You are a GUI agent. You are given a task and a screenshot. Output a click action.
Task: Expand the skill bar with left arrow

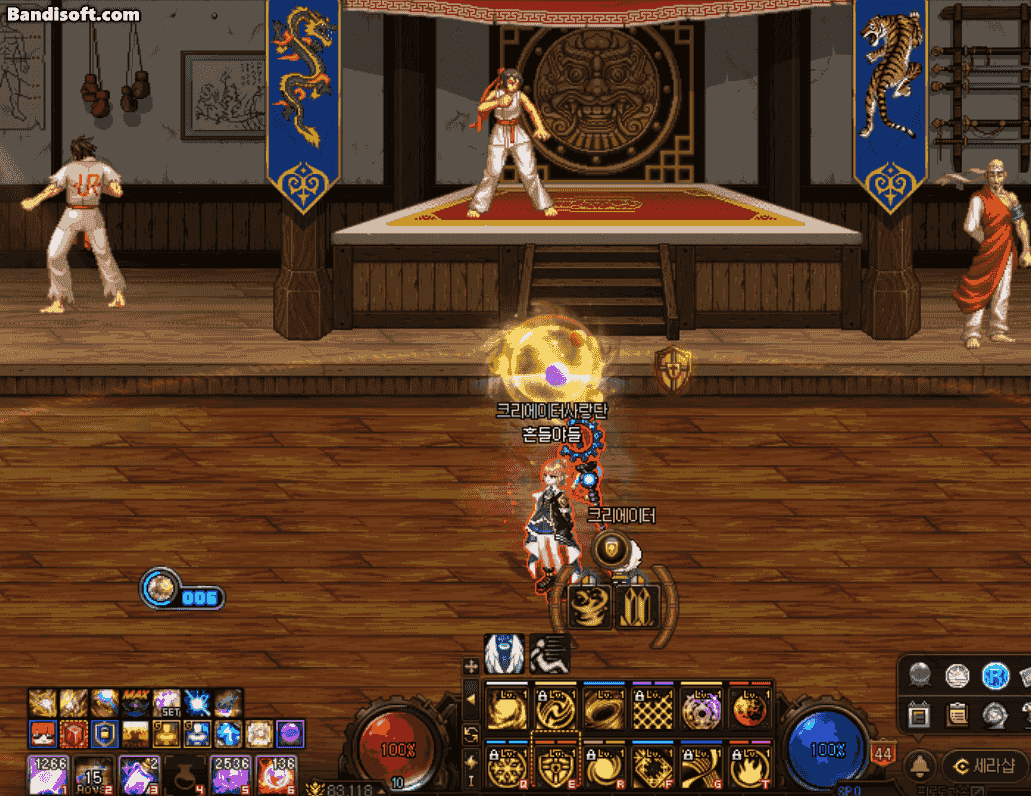tap(471, 700)
